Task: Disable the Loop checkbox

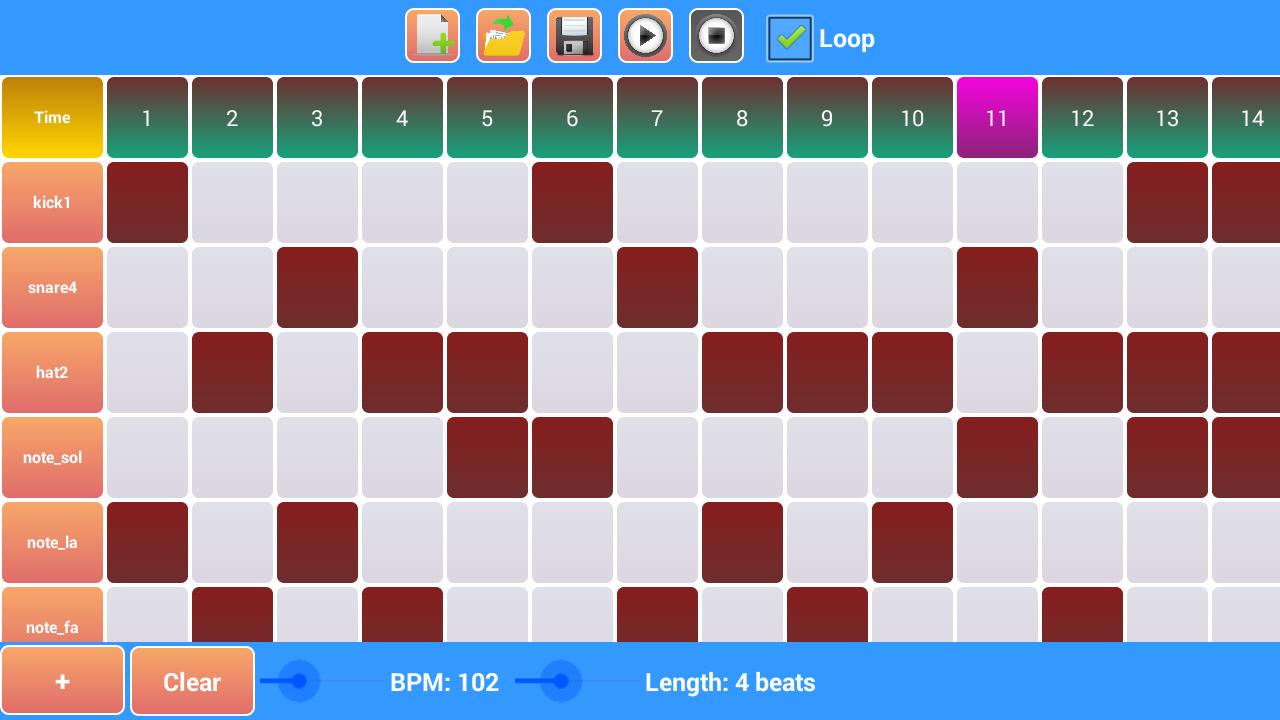Action: [x=789, y=38]
